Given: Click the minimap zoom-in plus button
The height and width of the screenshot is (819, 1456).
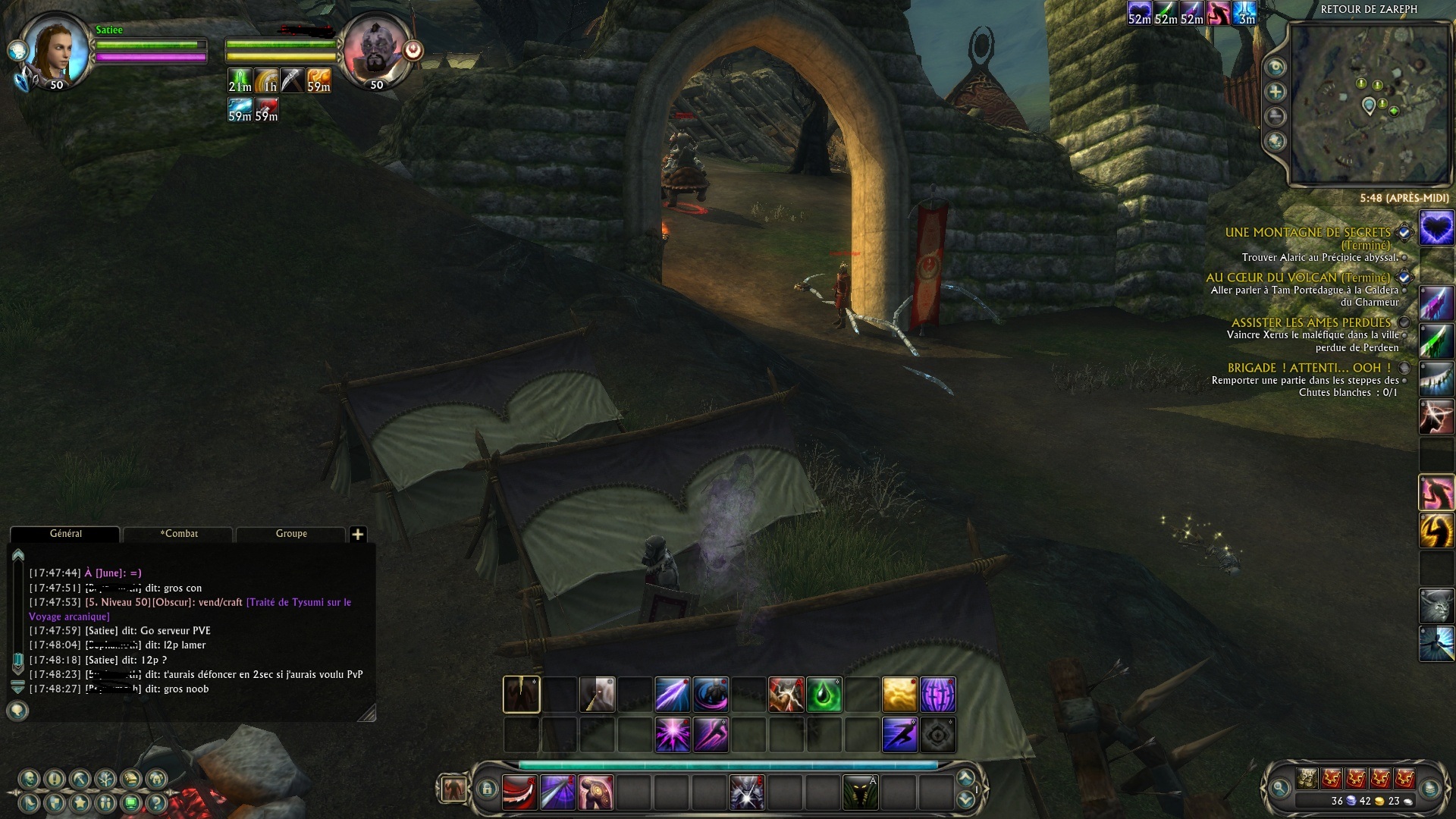Looking at the screenshot, I should pyautogui.click(x=1276, y=93).
